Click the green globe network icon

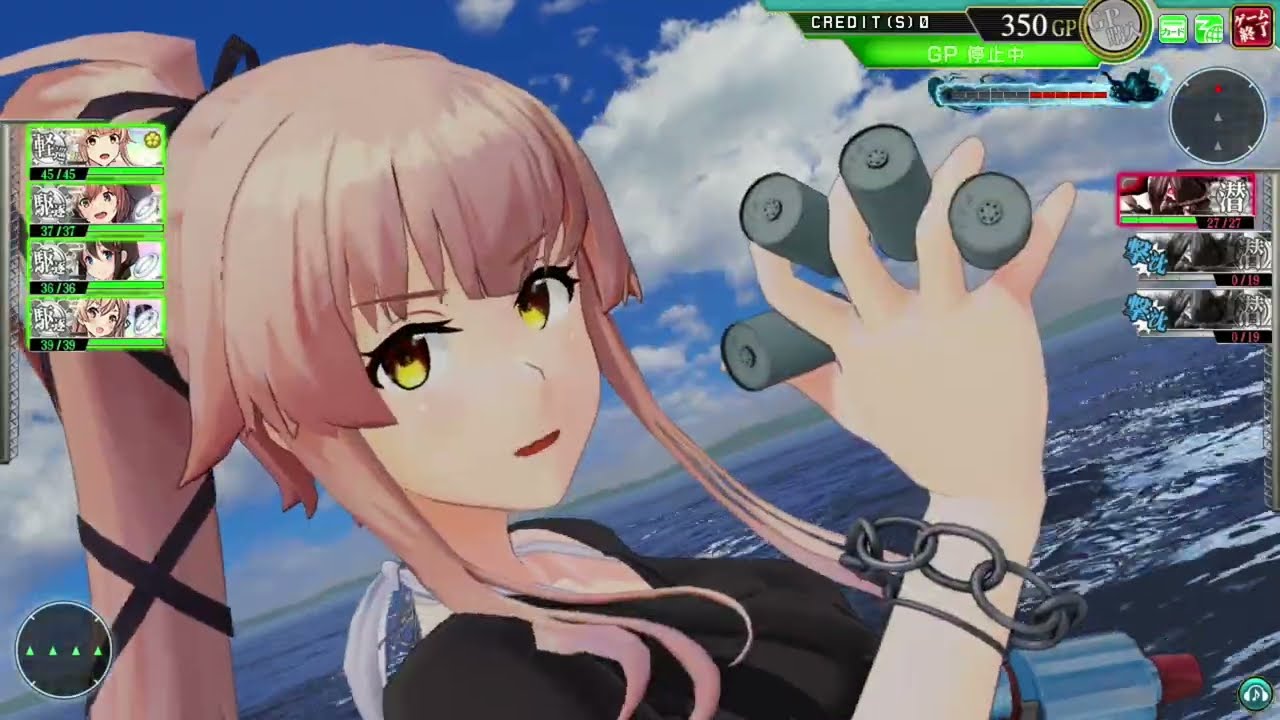tap(1208, 28)
